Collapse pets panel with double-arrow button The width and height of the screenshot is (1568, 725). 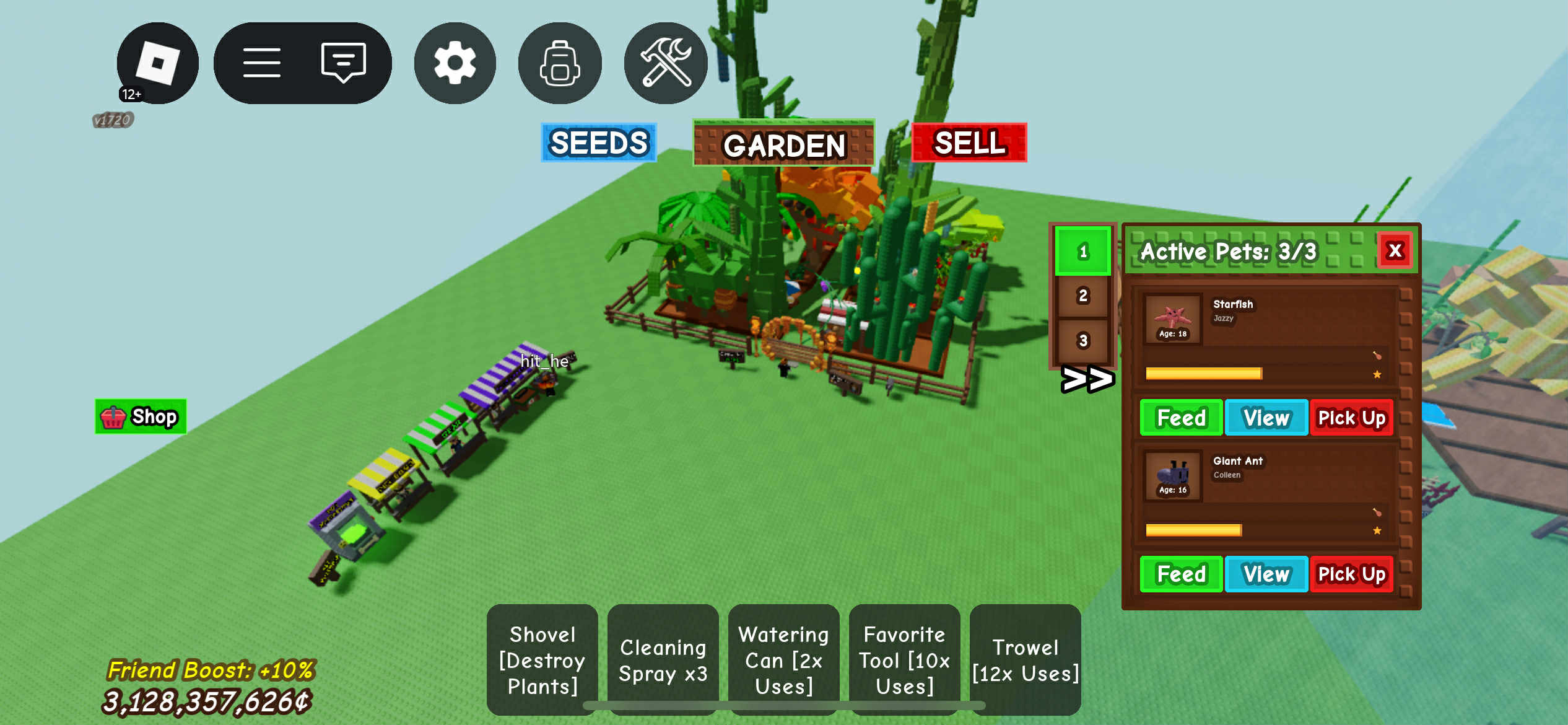click(1087, 379)
